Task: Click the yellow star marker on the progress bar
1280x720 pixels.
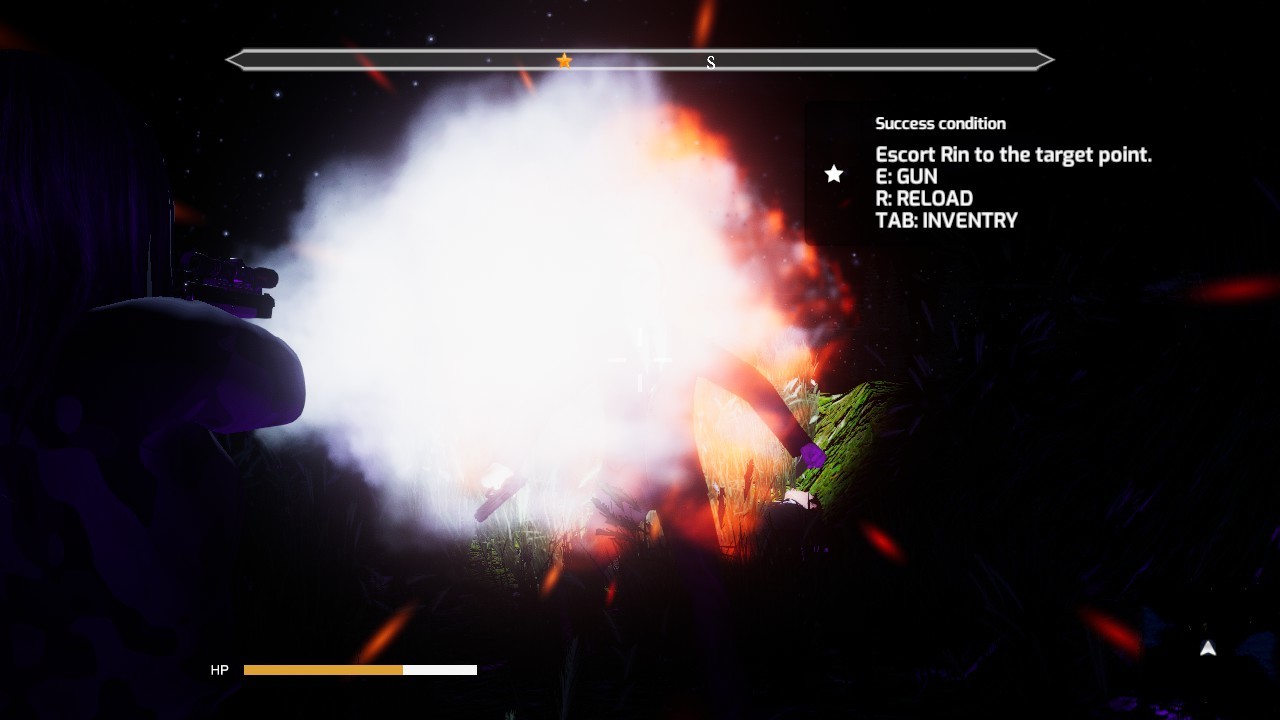Action: [564, 60]
